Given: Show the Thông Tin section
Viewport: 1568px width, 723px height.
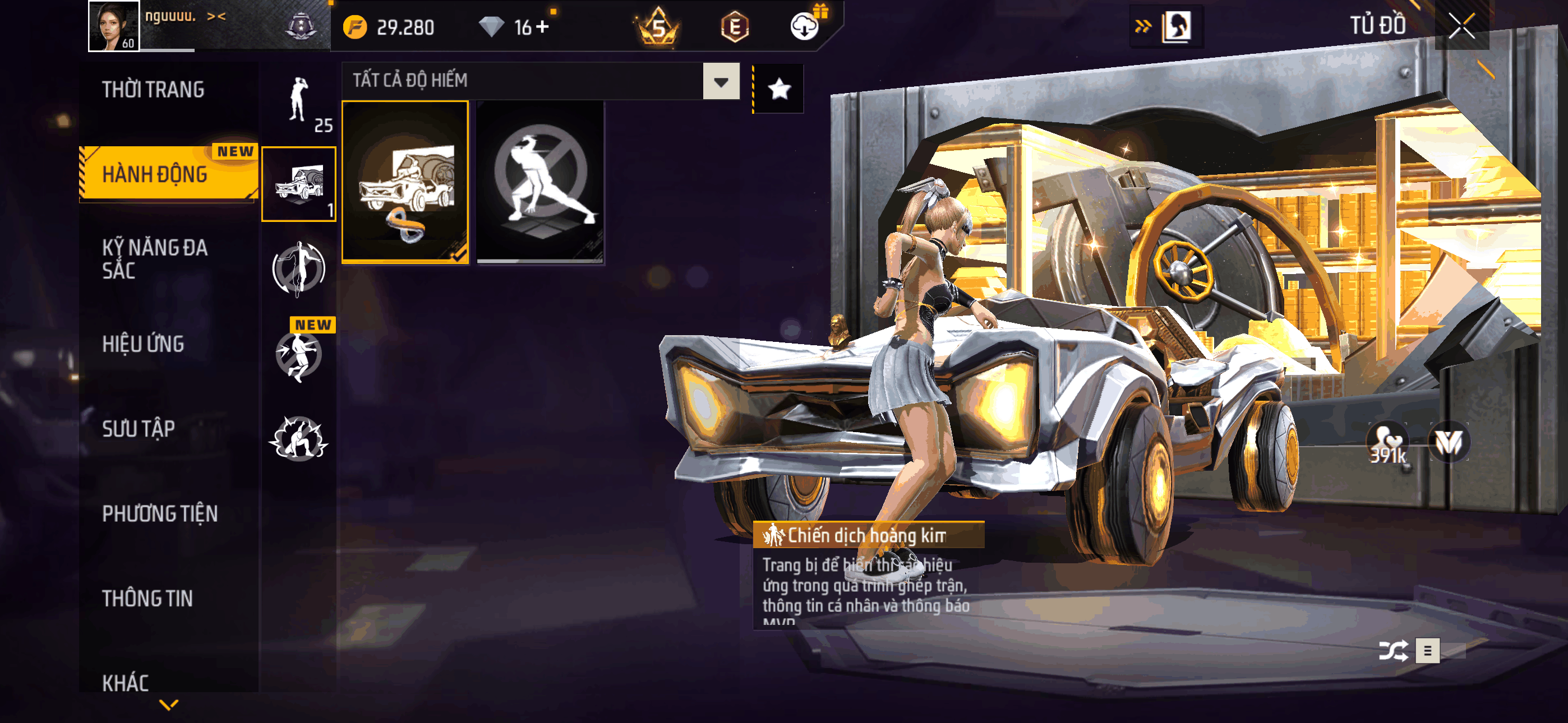Looking at the screenshot, I should [147, 598].
